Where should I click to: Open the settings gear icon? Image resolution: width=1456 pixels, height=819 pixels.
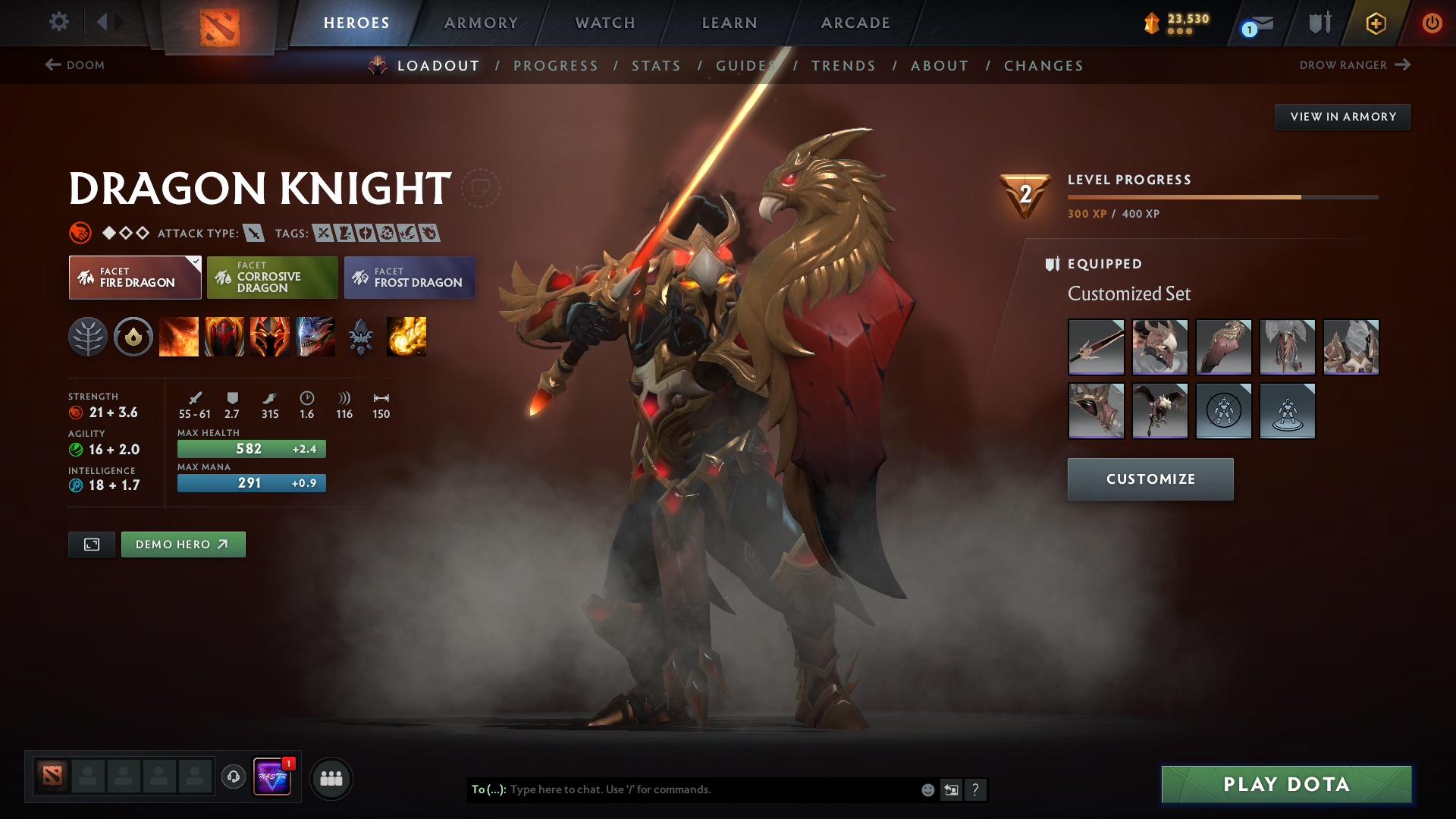(x=59, y=23)
